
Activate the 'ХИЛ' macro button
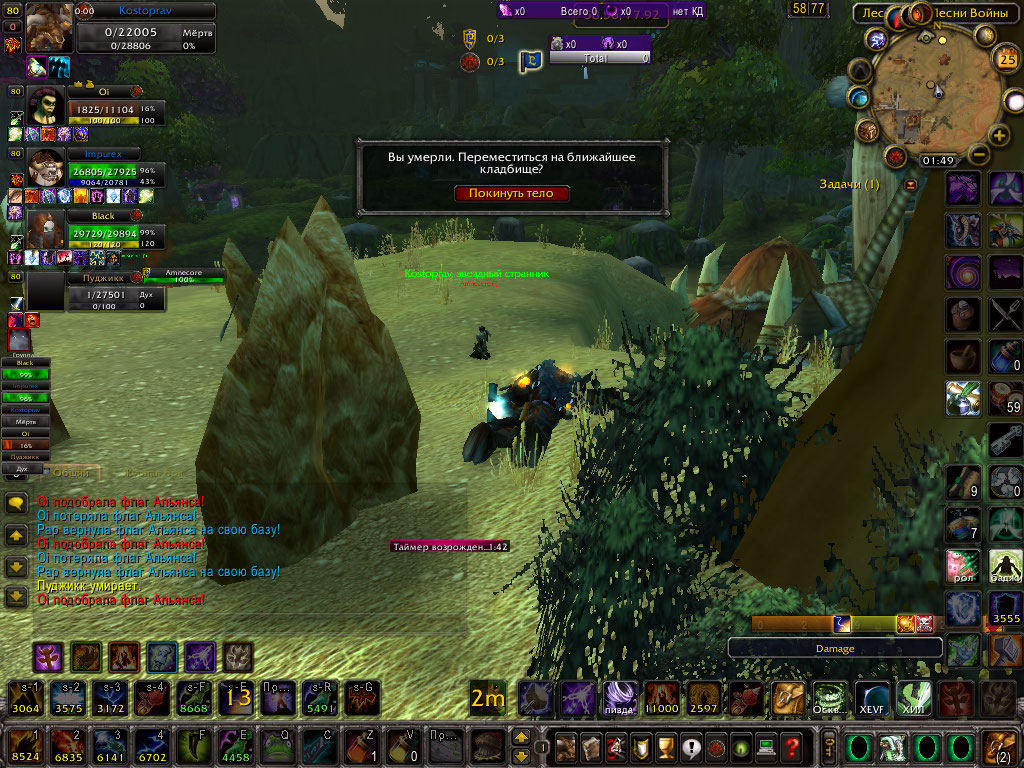[913, 698]
